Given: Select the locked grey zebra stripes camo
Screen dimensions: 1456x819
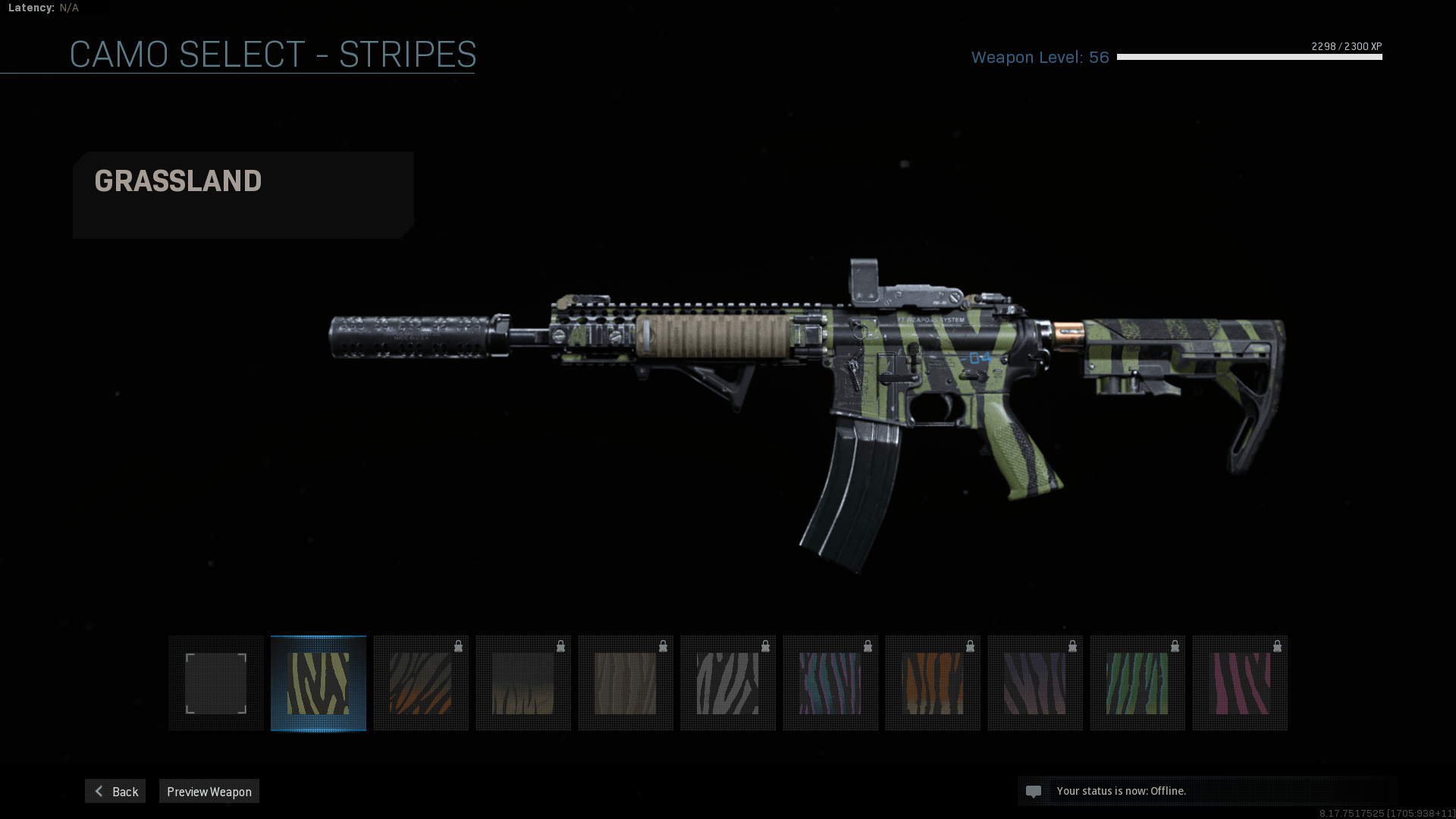Looking at the screenshot, I should click(x=728, y=683).
